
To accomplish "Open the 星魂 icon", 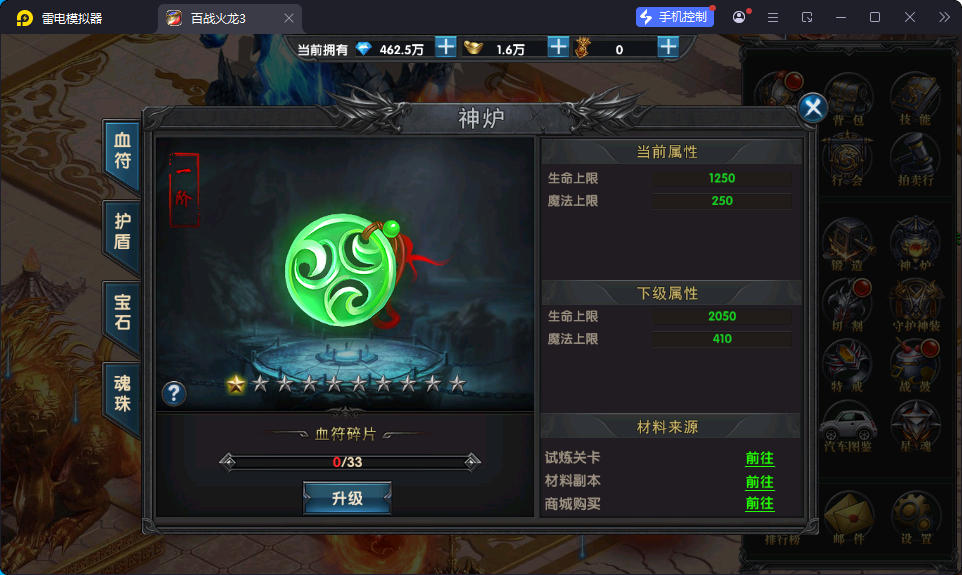I will pos(914,424).
